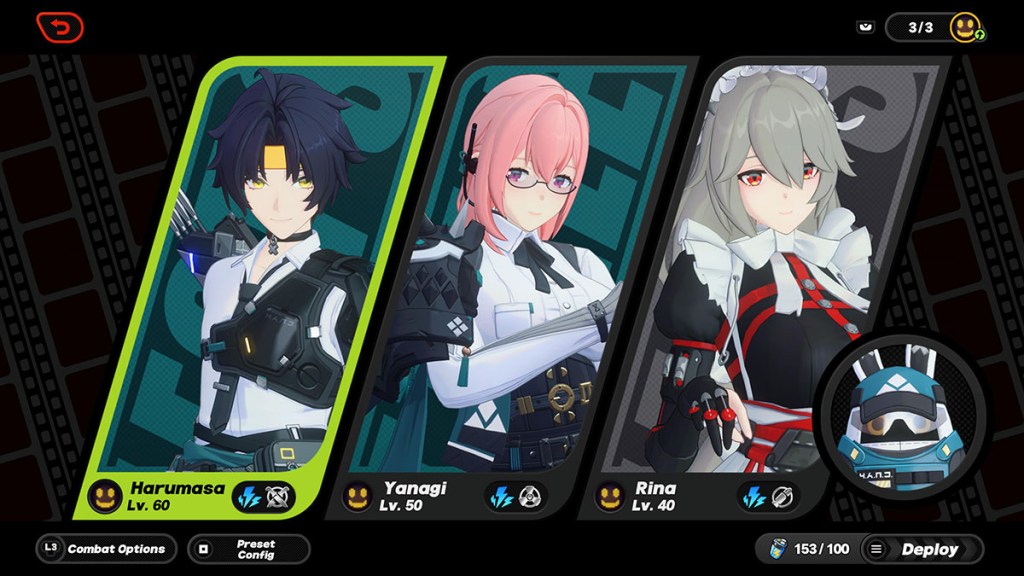
Task: Click the battery charge 153/100 icon
Action: click(780, 549)
